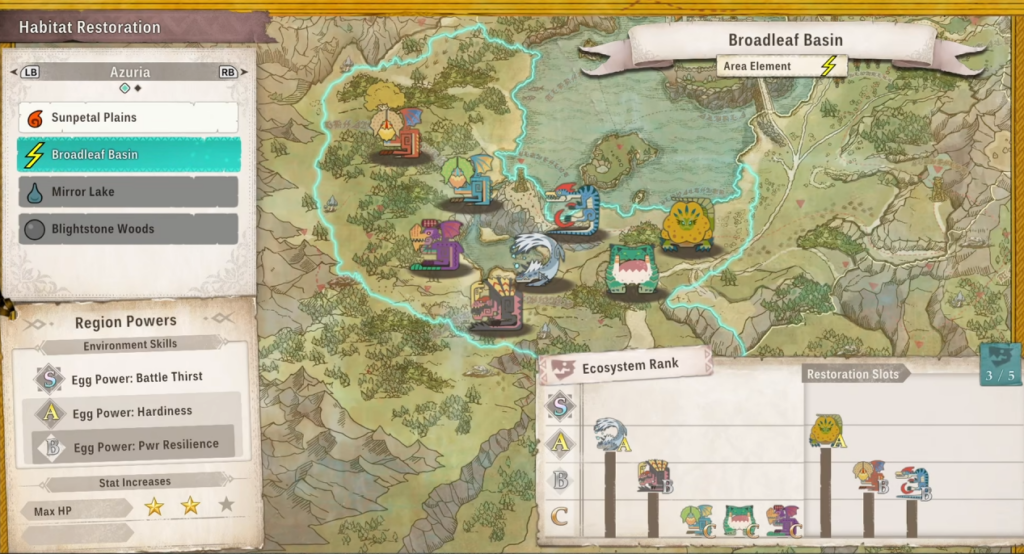The width and height of the screenshot is (1024, 554).
Task: Switch to Blightstone Woods
Action: [x=128, y=229]
